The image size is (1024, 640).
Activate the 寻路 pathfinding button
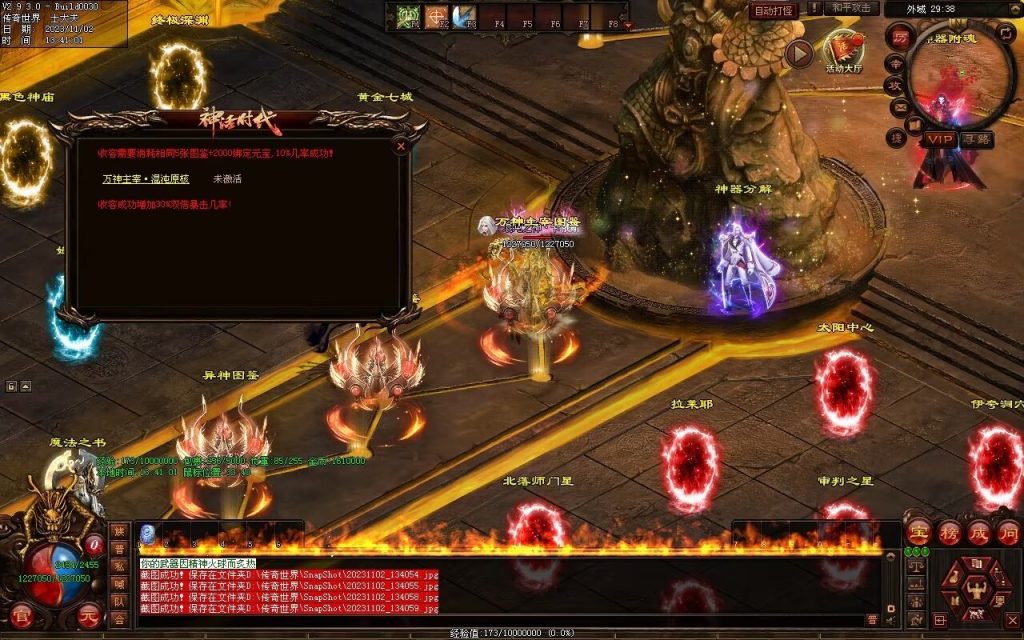pyautogui.click(x=976, y=139)
